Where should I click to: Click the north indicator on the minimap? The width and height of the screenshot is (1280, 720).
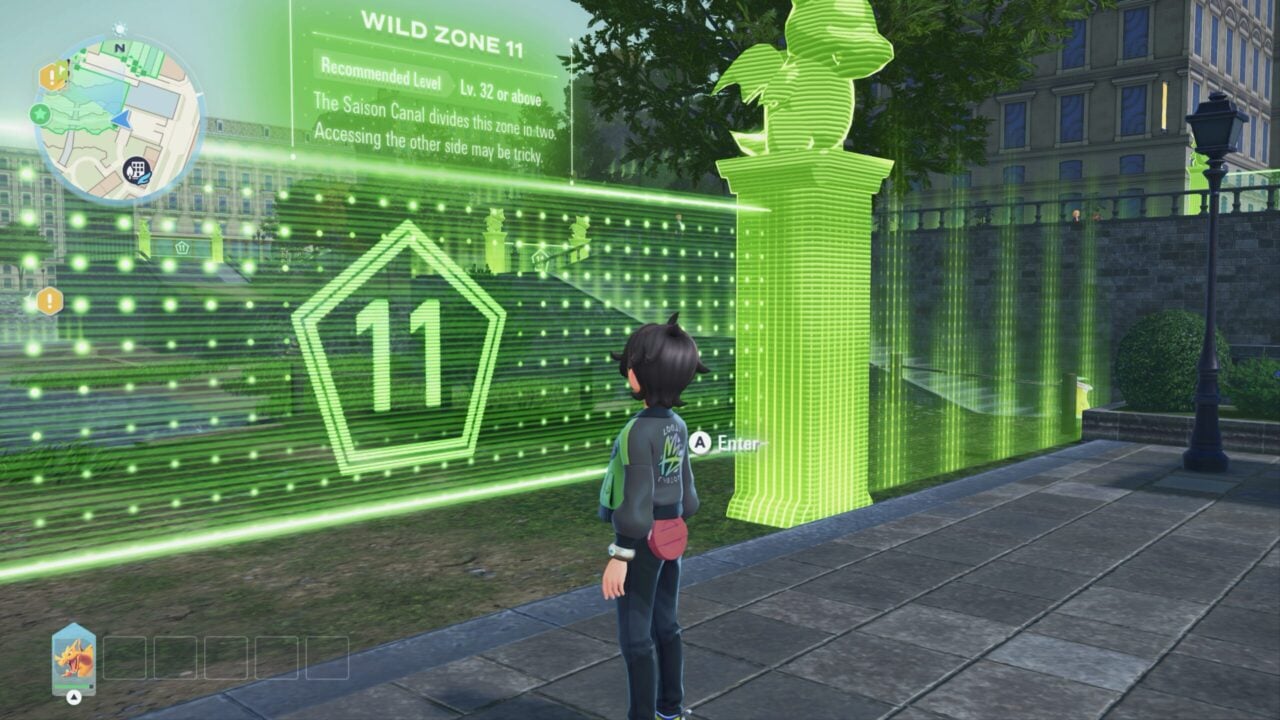coord(119,48)
